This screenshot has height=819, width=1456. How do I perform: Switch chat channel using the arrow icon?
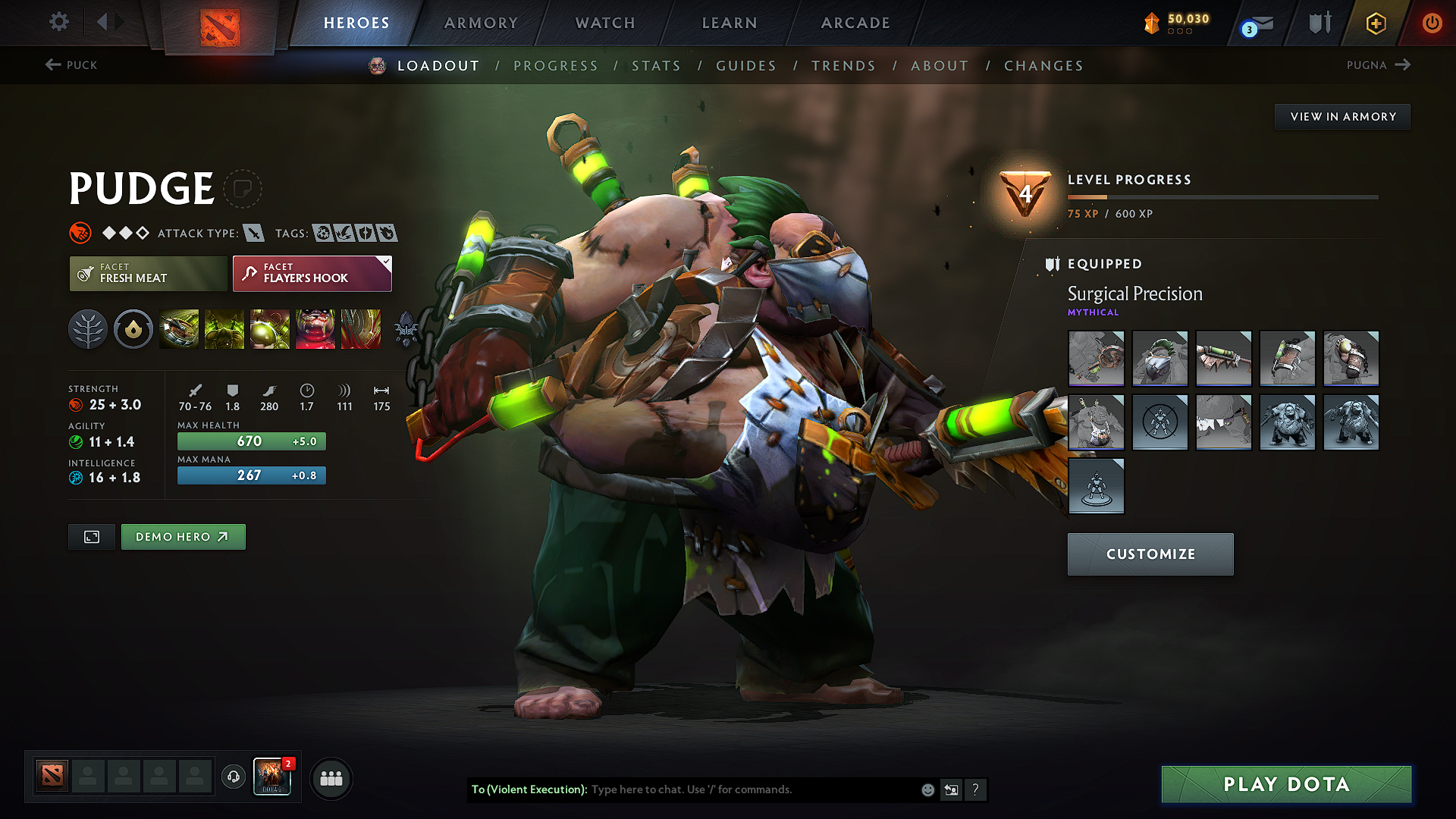click(x=951, y=789)
